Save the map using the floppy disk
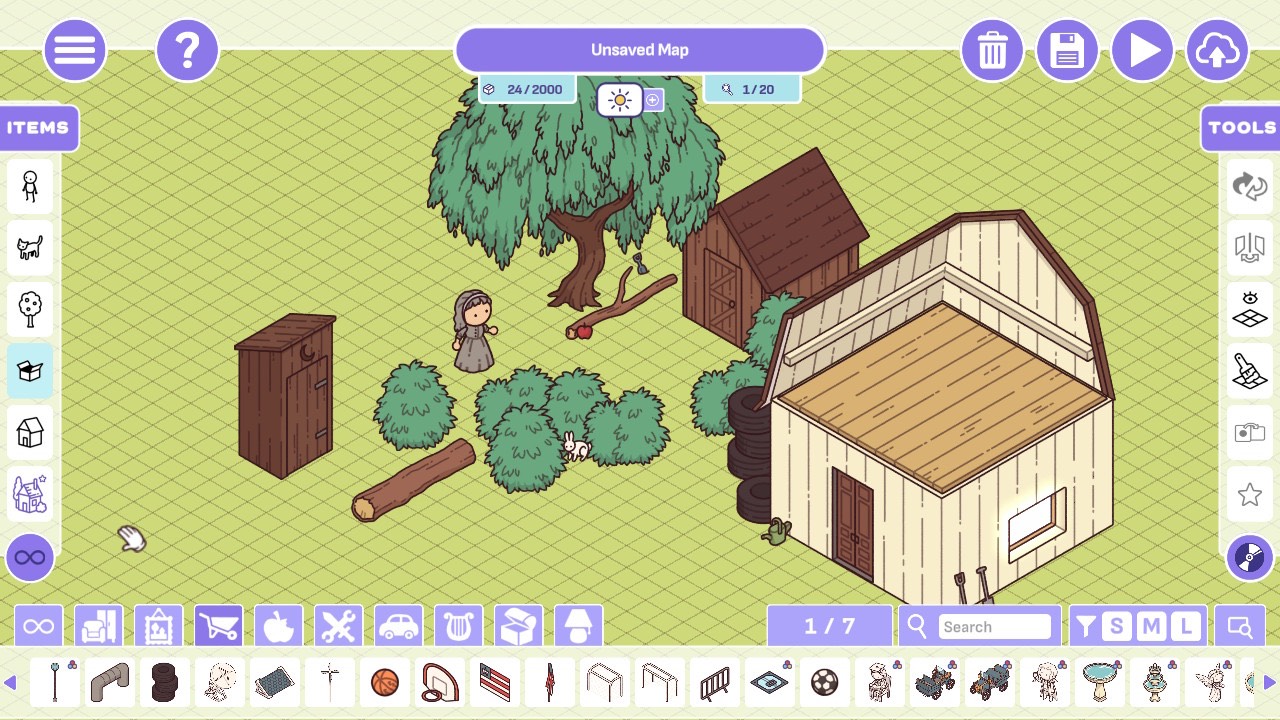Screen dimensions: 1280x720 (x=1067, y=50)
